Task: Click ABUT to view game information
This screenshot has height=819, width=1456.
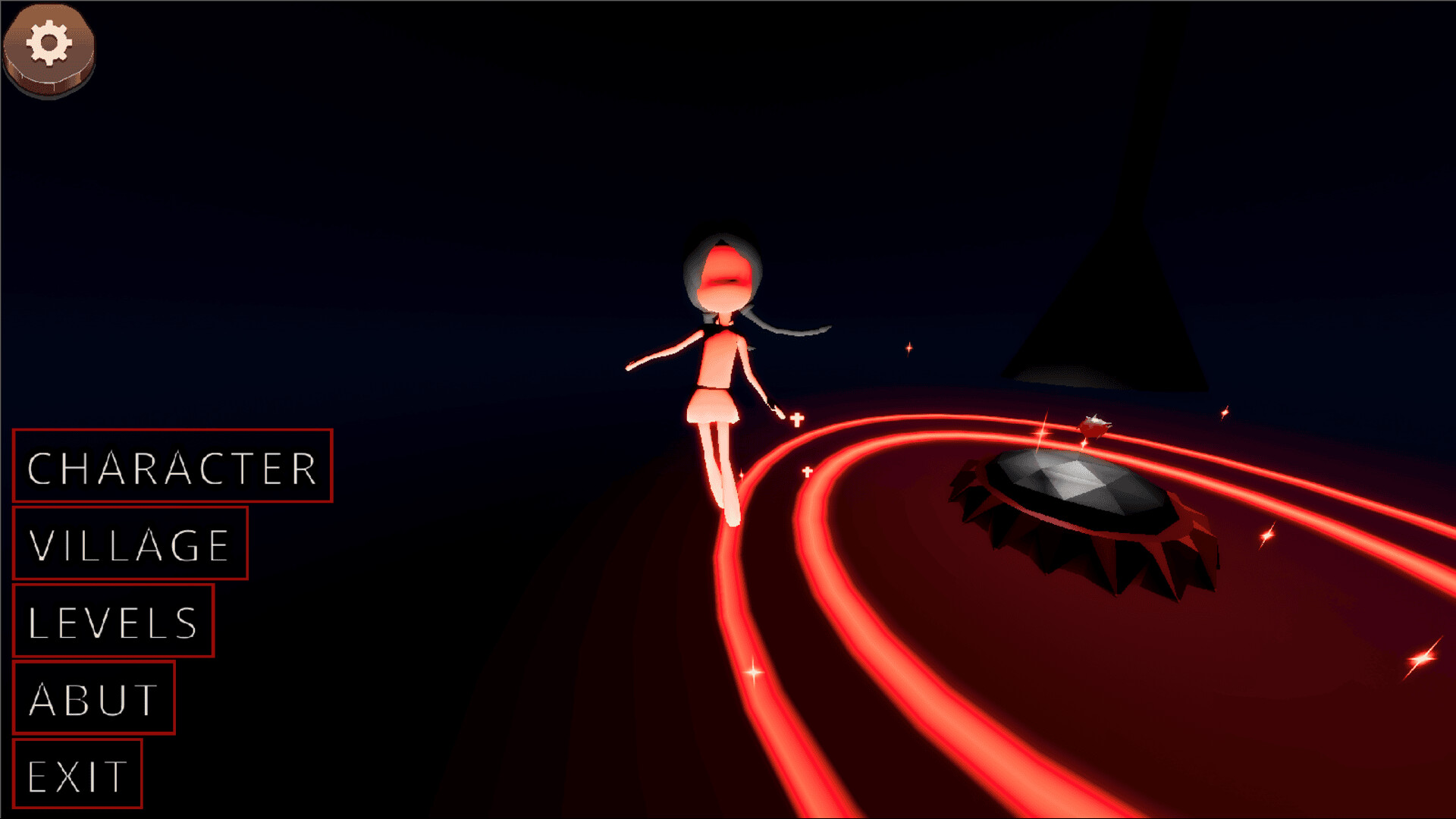Action: click(x=93, y=697)
